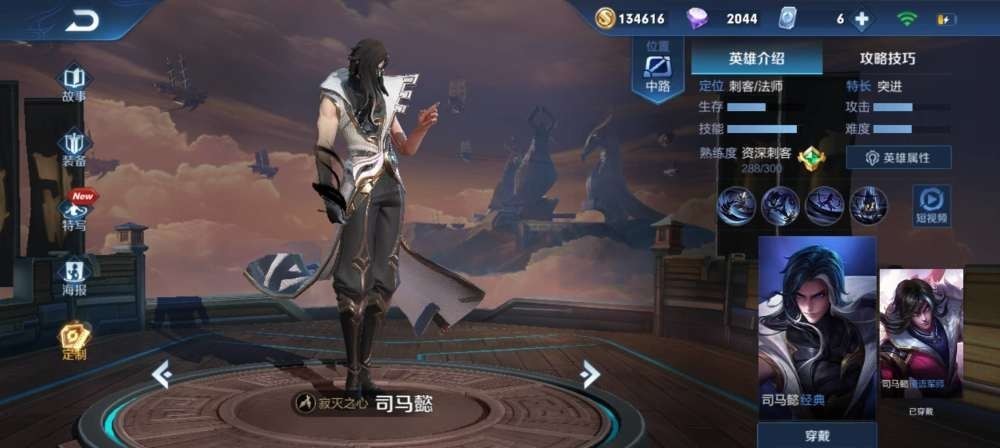Equip the skin with 穿戴 button

816,436
